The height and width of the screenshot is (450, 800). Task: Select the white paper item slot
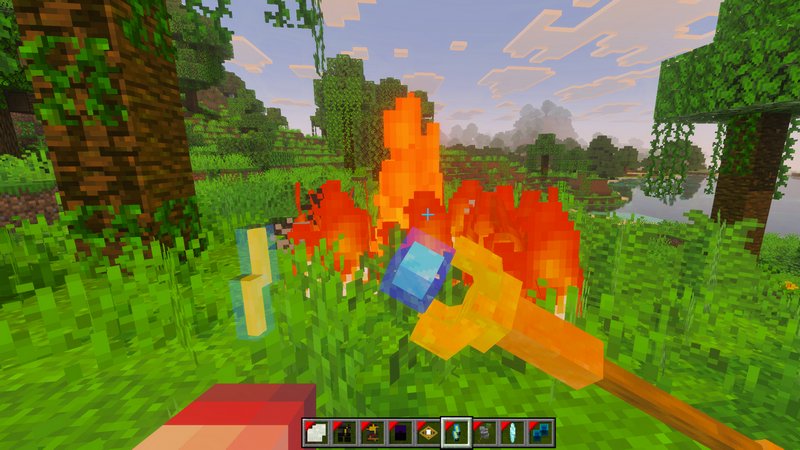(316, 433)
